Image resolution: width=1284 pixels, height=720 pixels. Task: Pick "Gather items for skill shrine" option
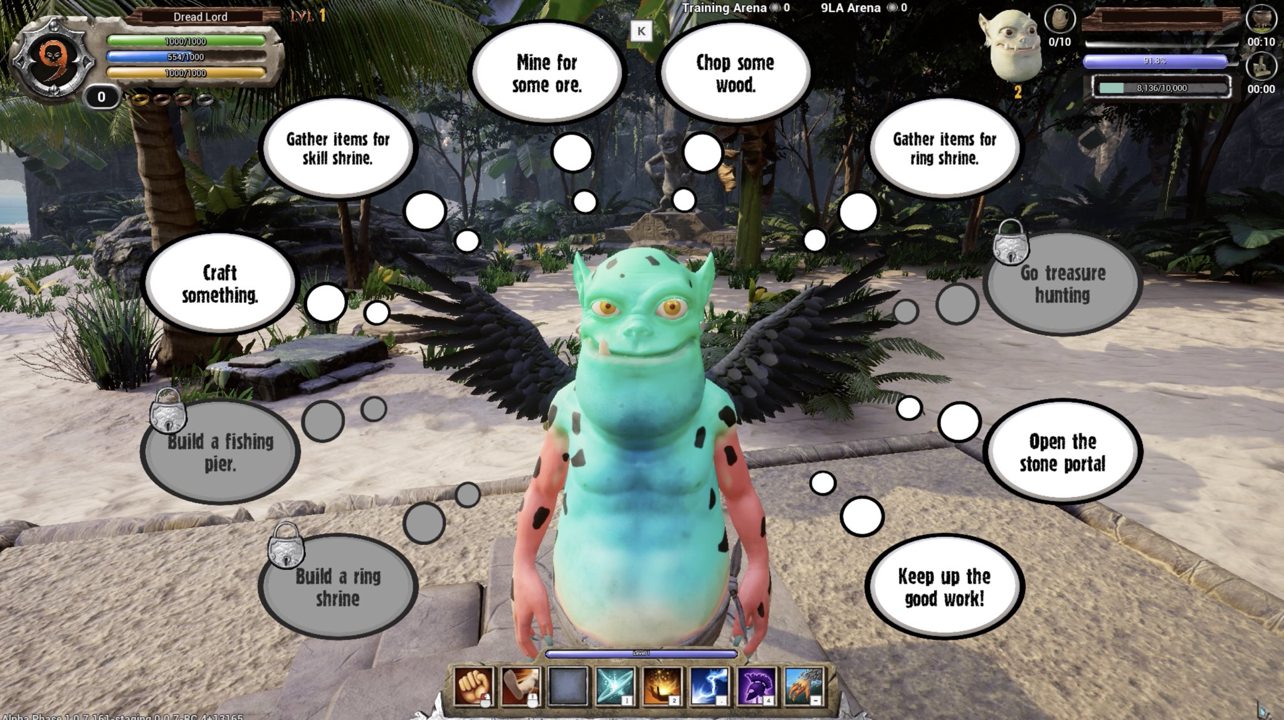338,148
